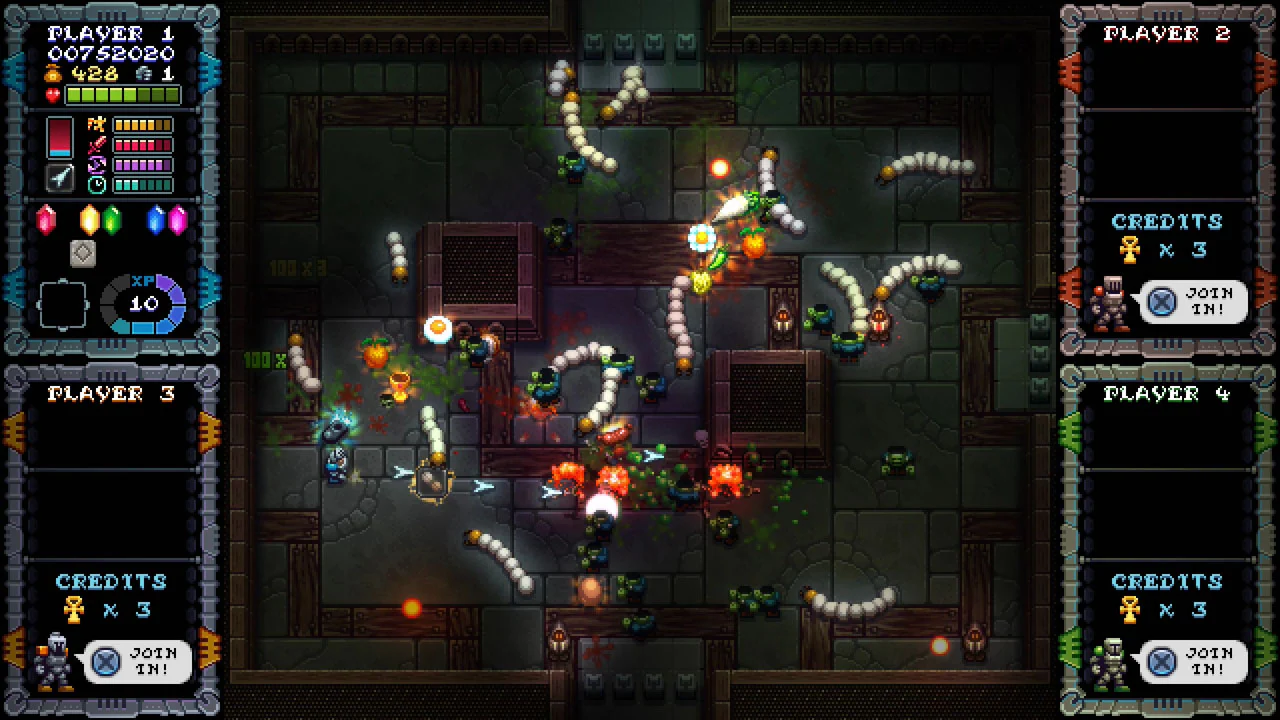Click Join In for Player 2
1280x720 pixels.
(x=1194, y=302)
